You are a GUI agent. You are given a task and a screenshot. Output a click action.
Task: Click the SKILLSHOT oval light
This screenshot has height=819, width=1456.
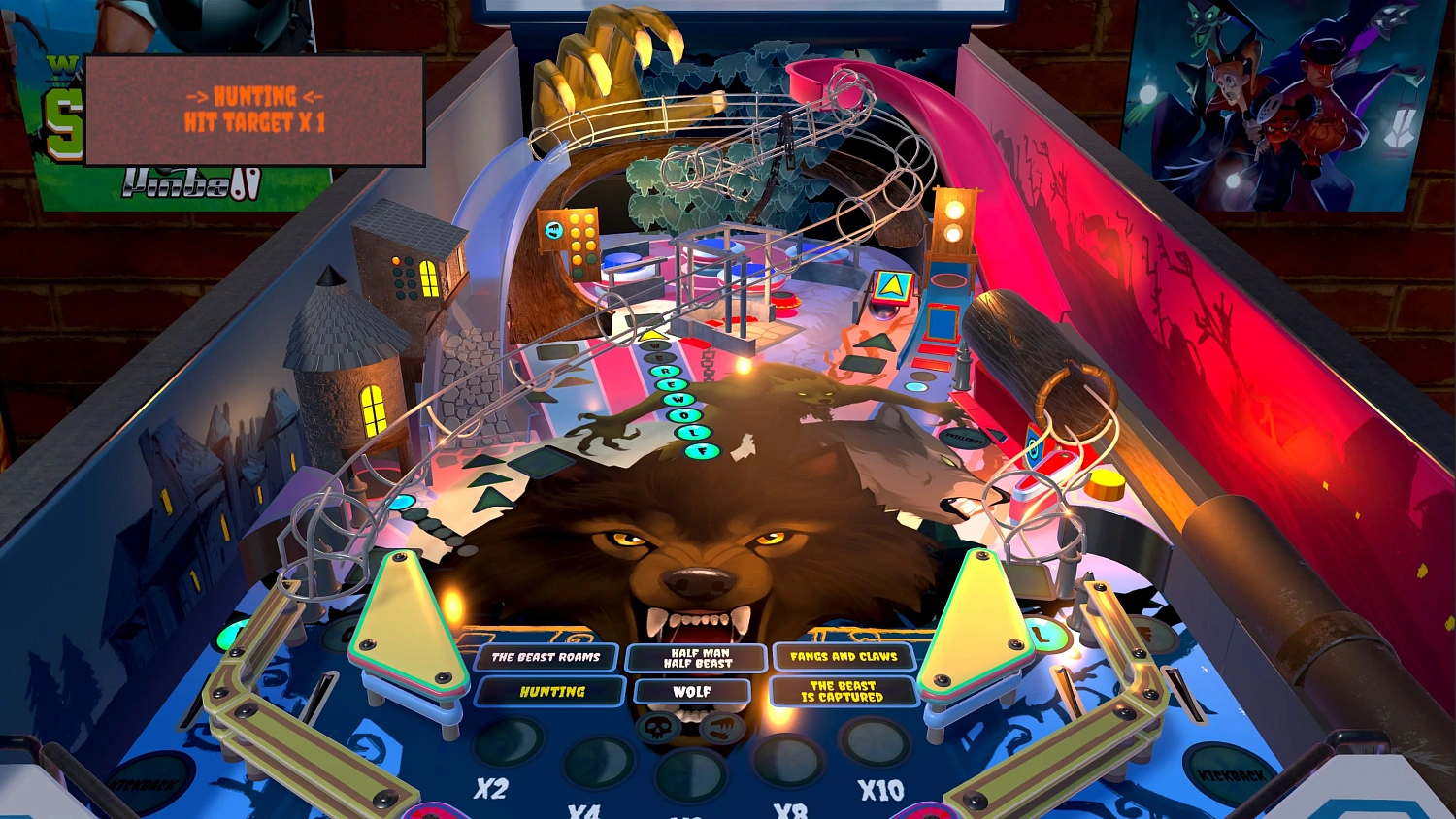(x=964, y=440)
